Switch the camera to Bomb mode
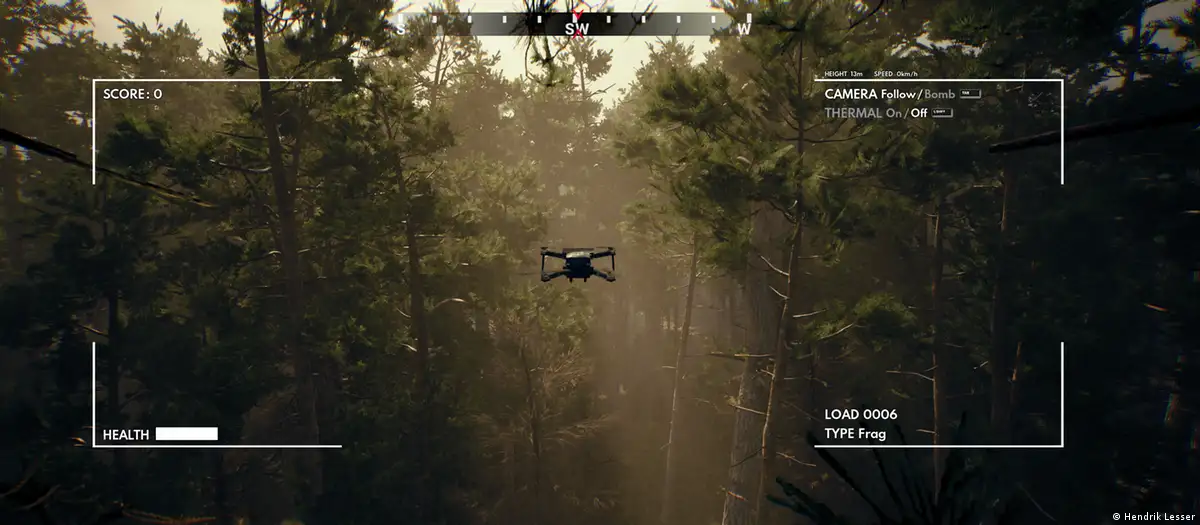 click(940, 94)
